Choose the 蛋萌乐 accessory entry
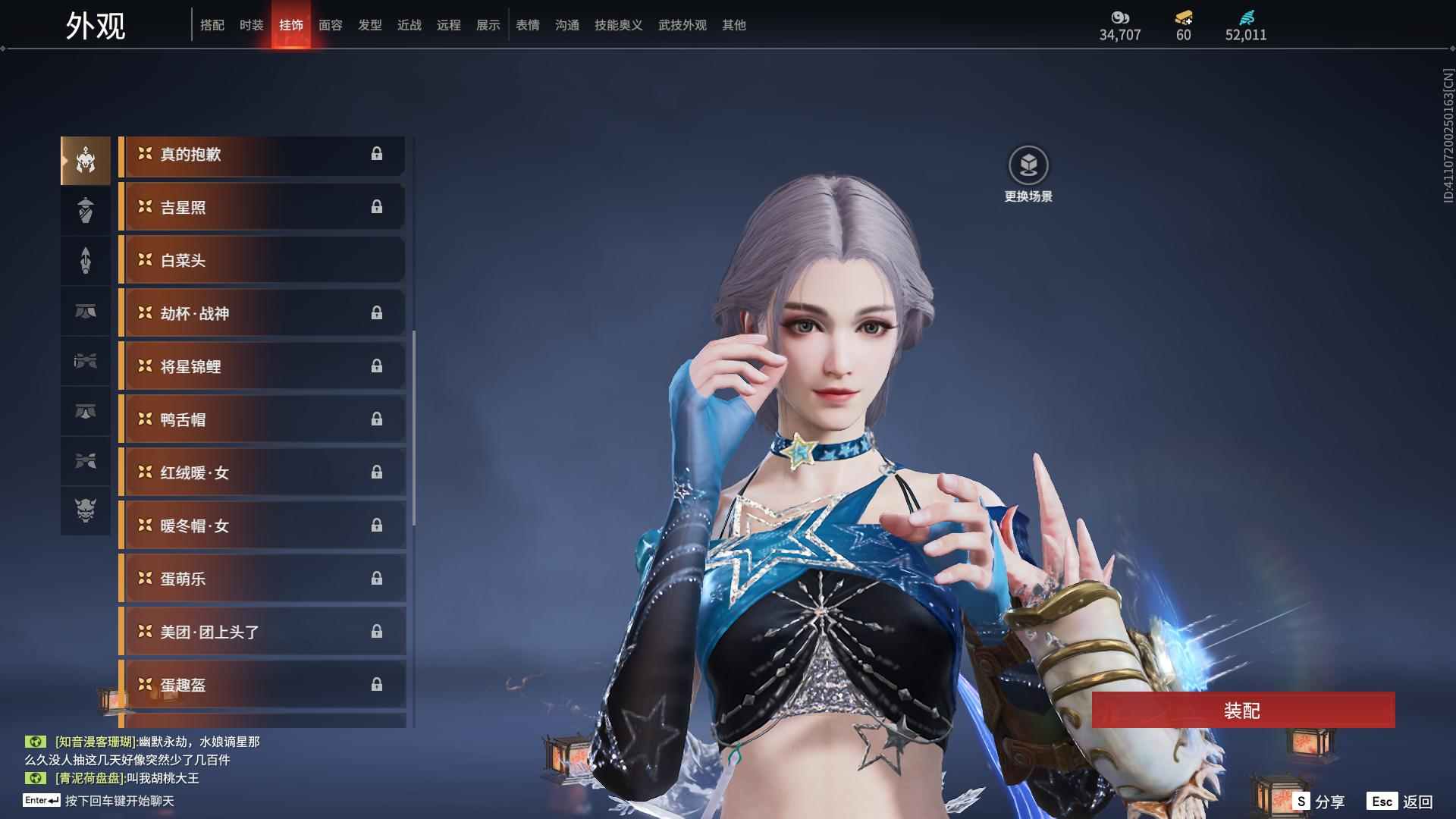Viewport: 1456px width, 819px height. tap(262, 579)
